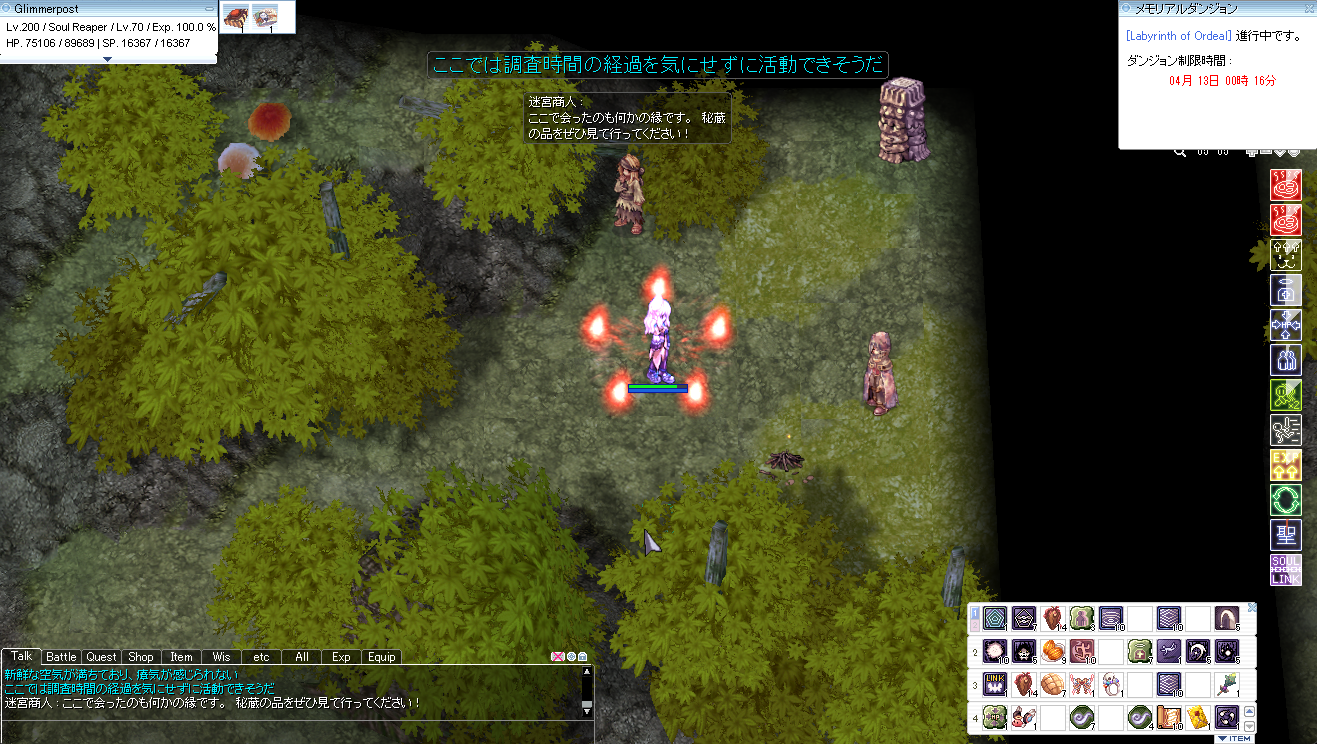Switch to the Battle chat tab
The width and height of the screenshot is (1317, 744).
[x=61, y=657]
